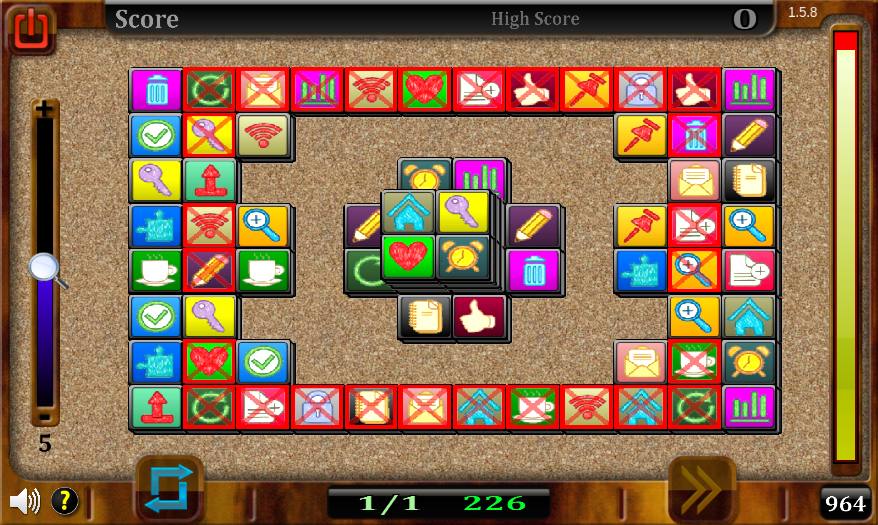Choose the uncrossed Wi-Fi signal tile
Screen dimensions: 878x525
click(263, 135)
